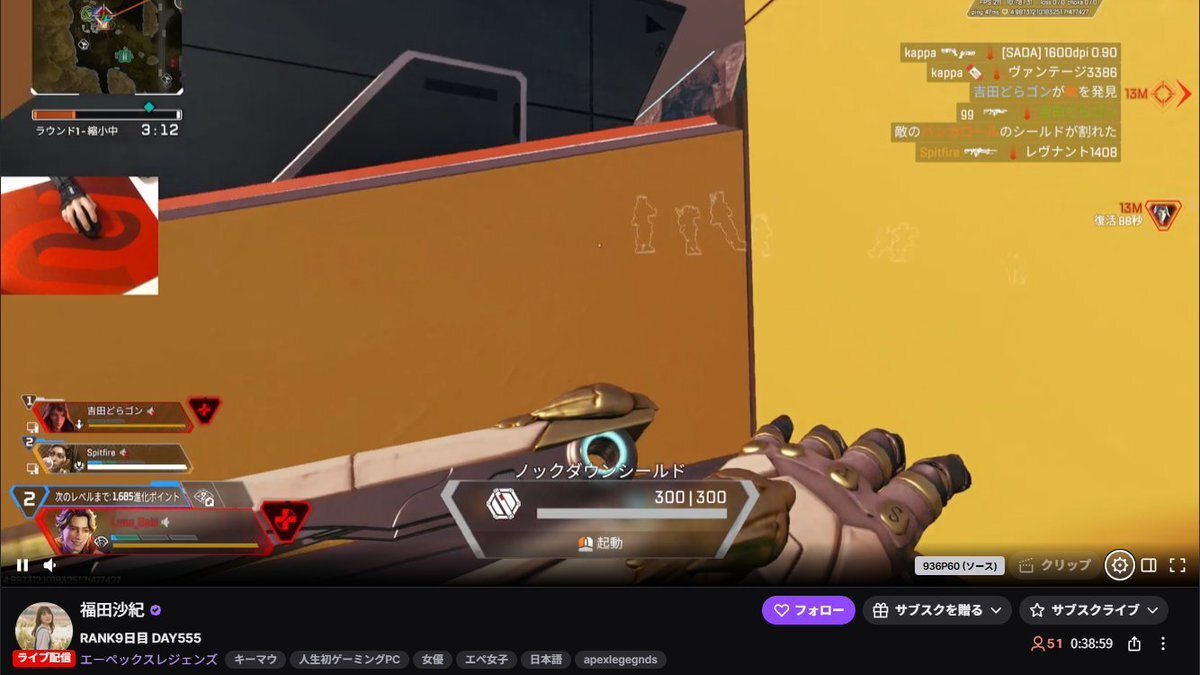The height and width of the screenshot is (675, 1200).
Task: Open the エーペックスレジェンズ game category link
Action: (149, 660)
